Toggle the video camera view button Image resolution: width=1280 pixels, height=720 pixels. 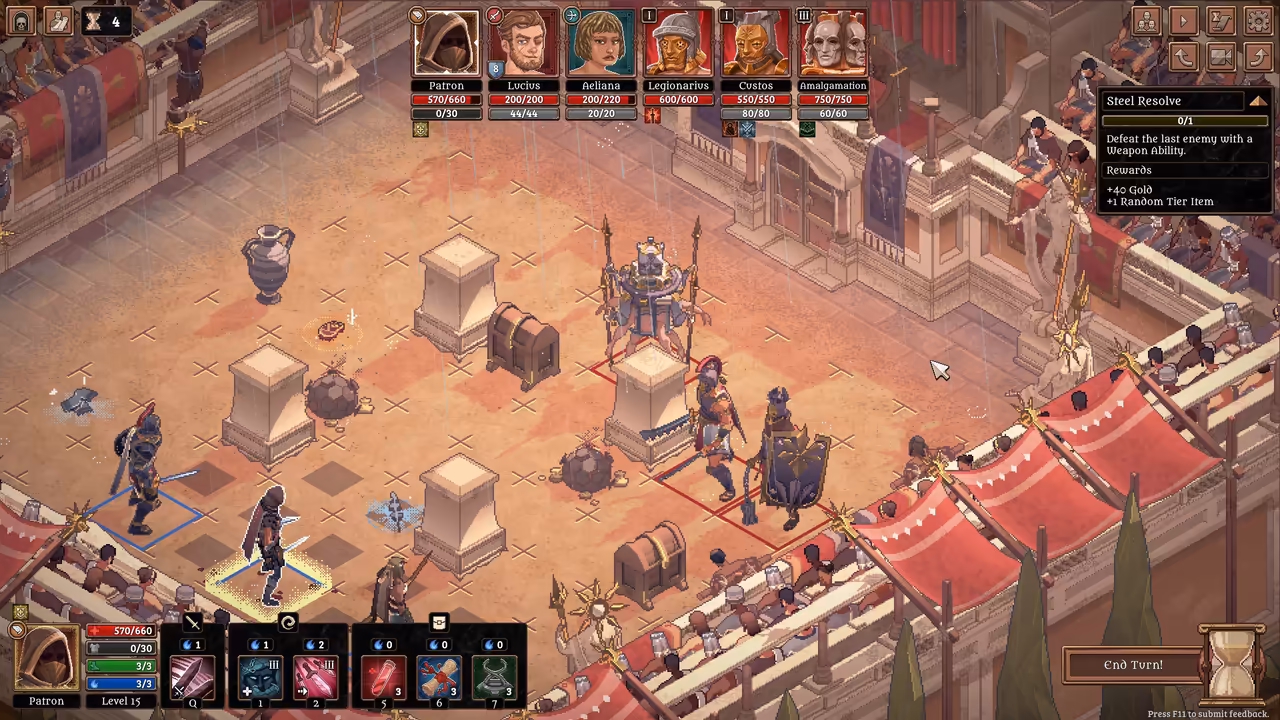[x=1221, y=56]
